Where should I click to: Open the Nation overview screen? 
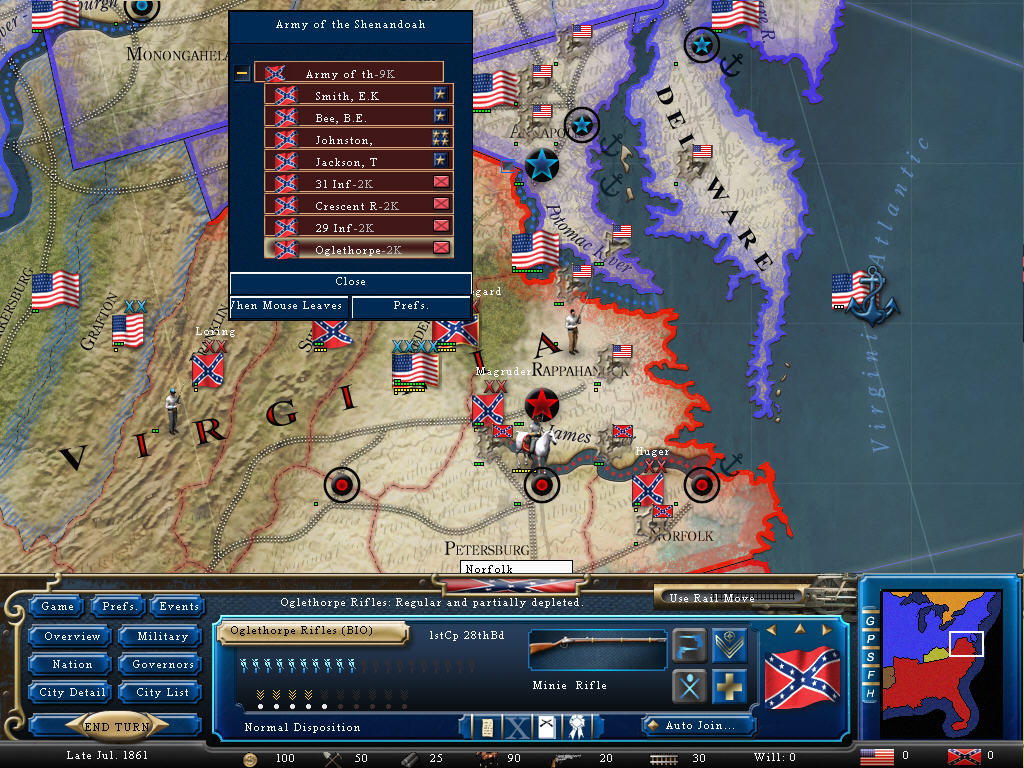click(72, 664)
